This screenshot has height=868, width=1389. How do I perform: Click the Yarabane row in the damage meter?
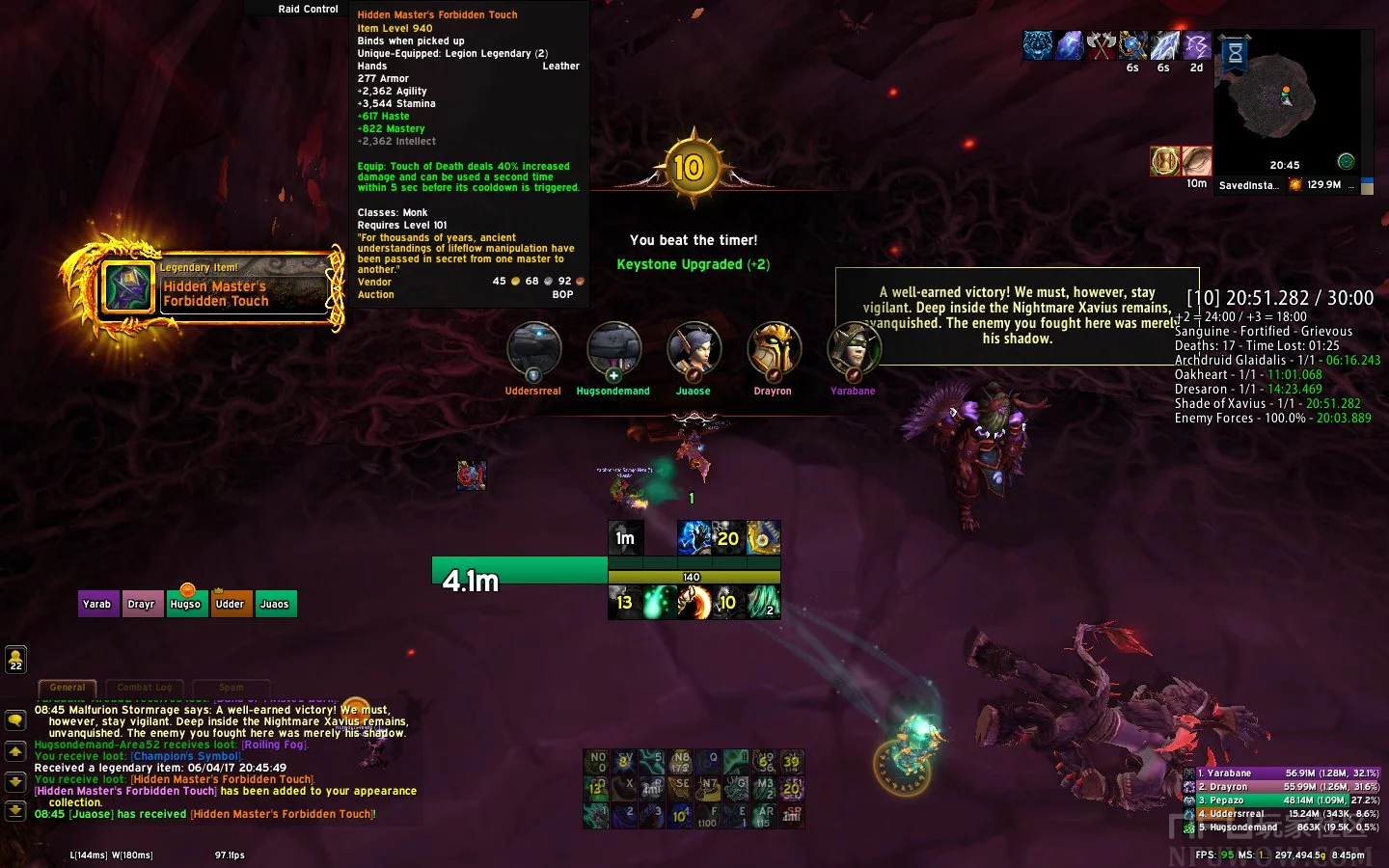coord(1283,773)
